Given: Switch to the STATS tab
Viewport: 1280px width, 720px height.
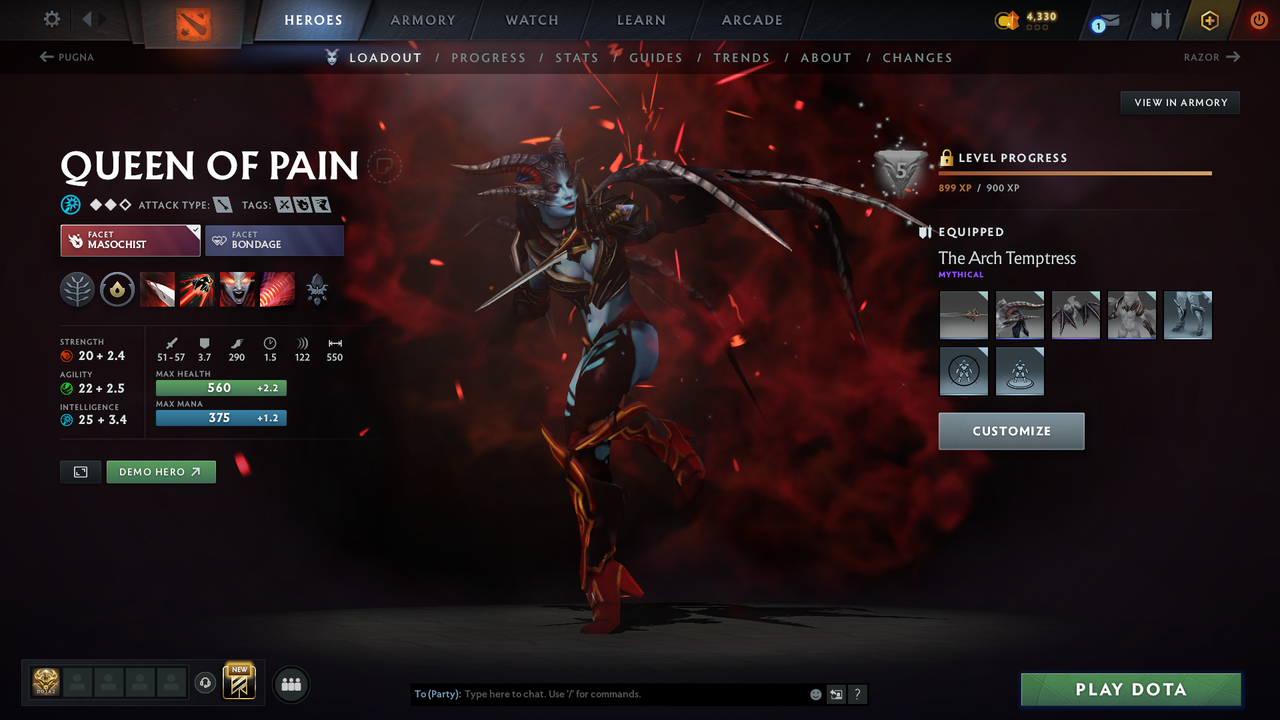Looking at the screenshot, I should pyautogui.click(x=577, y=57).
